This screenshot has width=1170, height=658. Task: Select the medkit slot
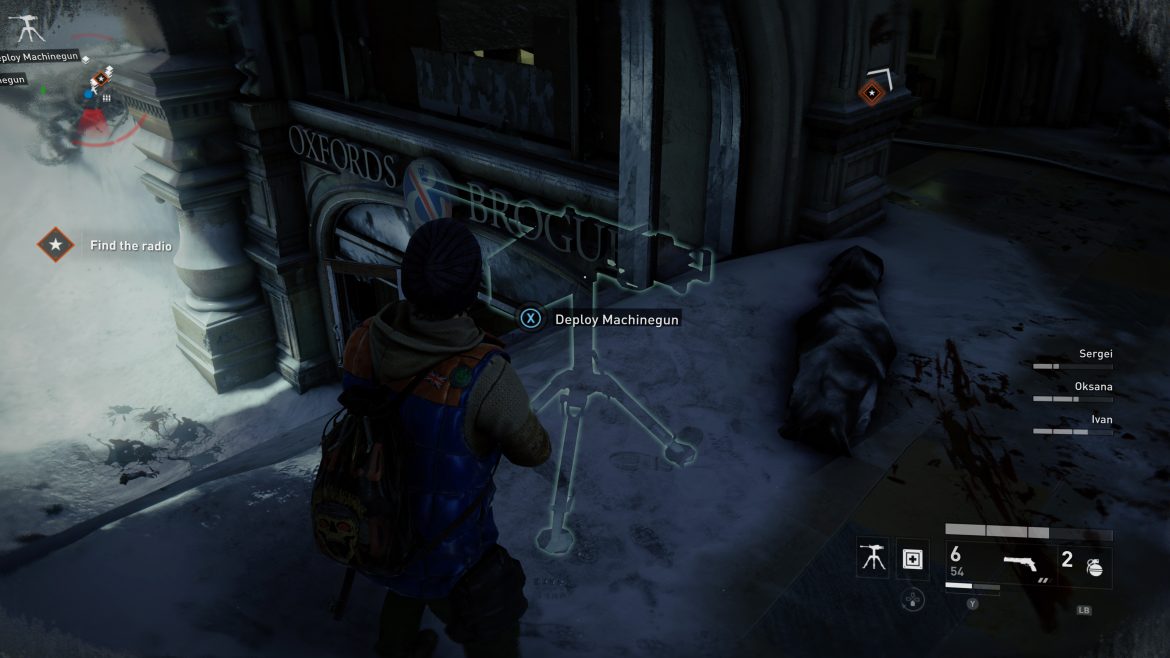click(912, 560)
